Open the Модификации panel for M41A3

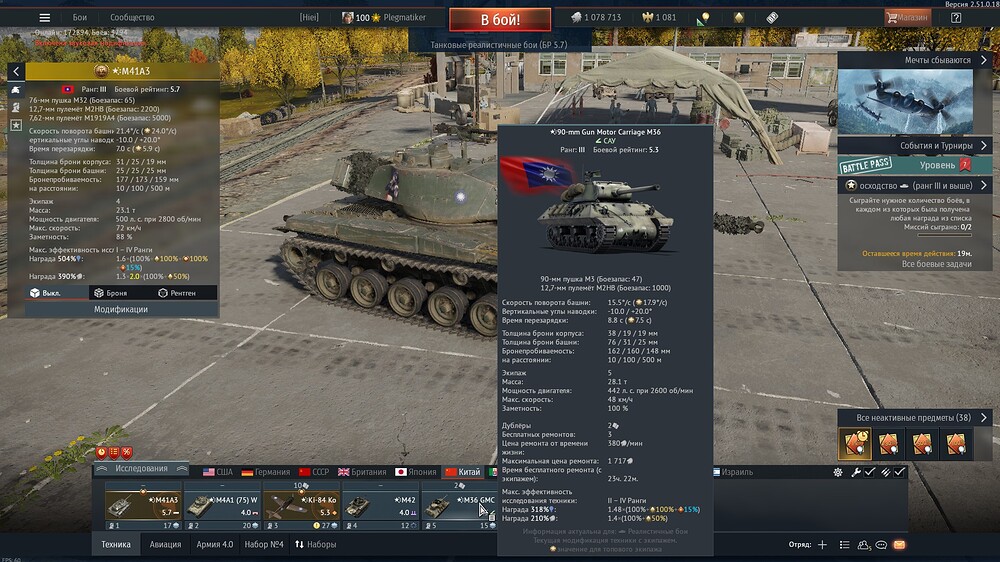point(121,310)
